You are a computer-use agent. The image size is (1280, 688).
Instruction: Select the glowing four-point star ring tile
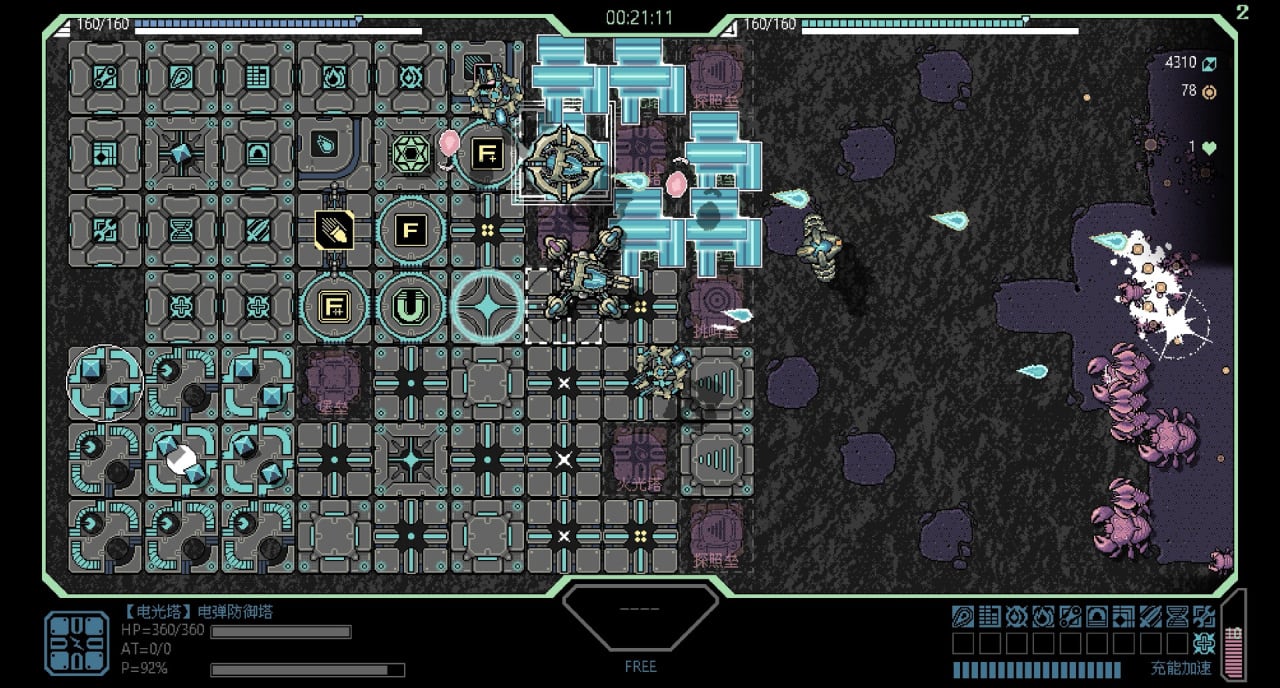[x=487, y=307]
